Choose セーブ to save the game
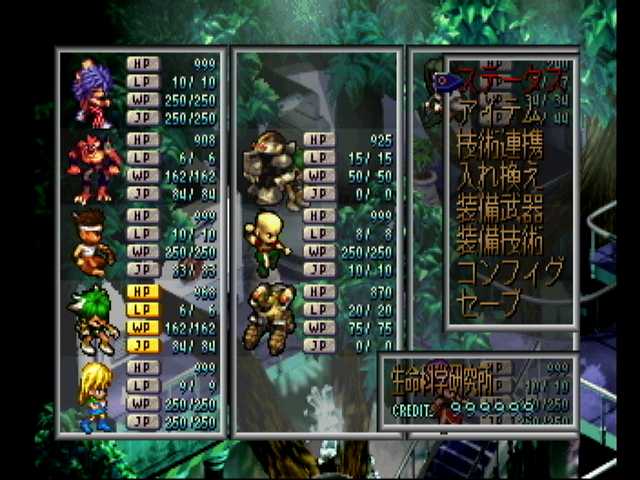Image resolution: width=640 pixels, height=480 pixels. coord(488,302)
